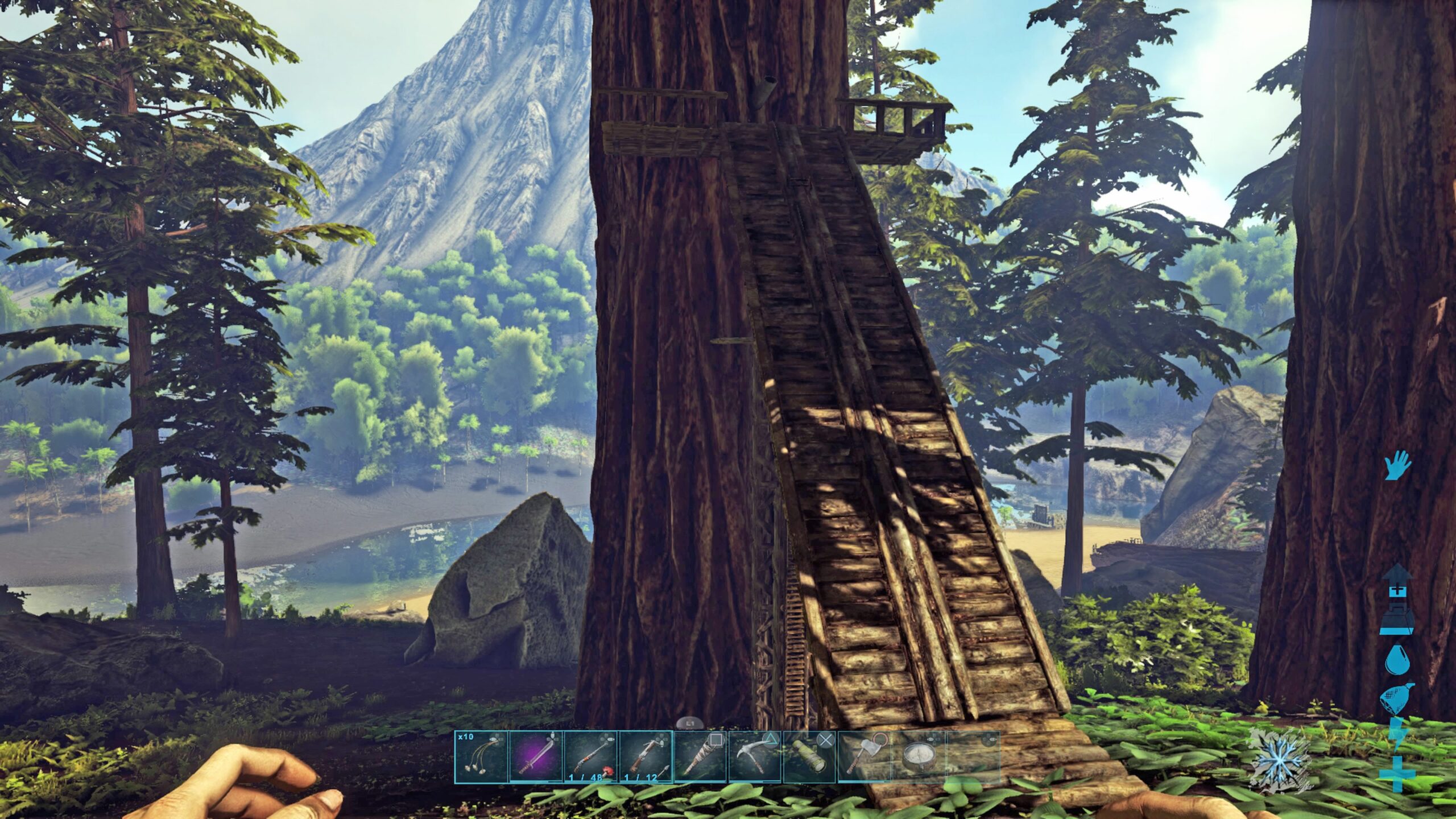Select the bola slot with x10 count
The image size is (1456, 819).
point(481,756)
